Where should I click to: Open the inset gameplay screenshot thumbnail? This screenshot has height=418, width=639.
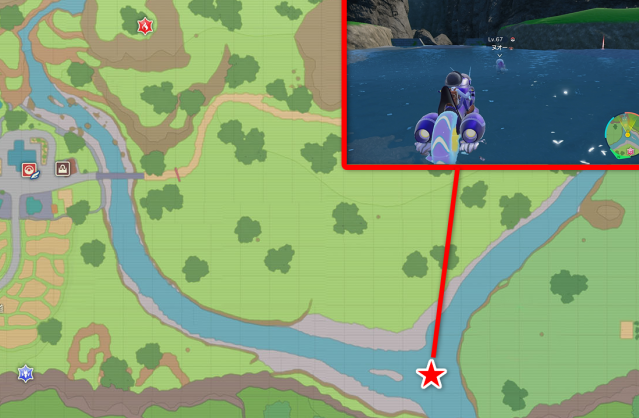[490, 82]
